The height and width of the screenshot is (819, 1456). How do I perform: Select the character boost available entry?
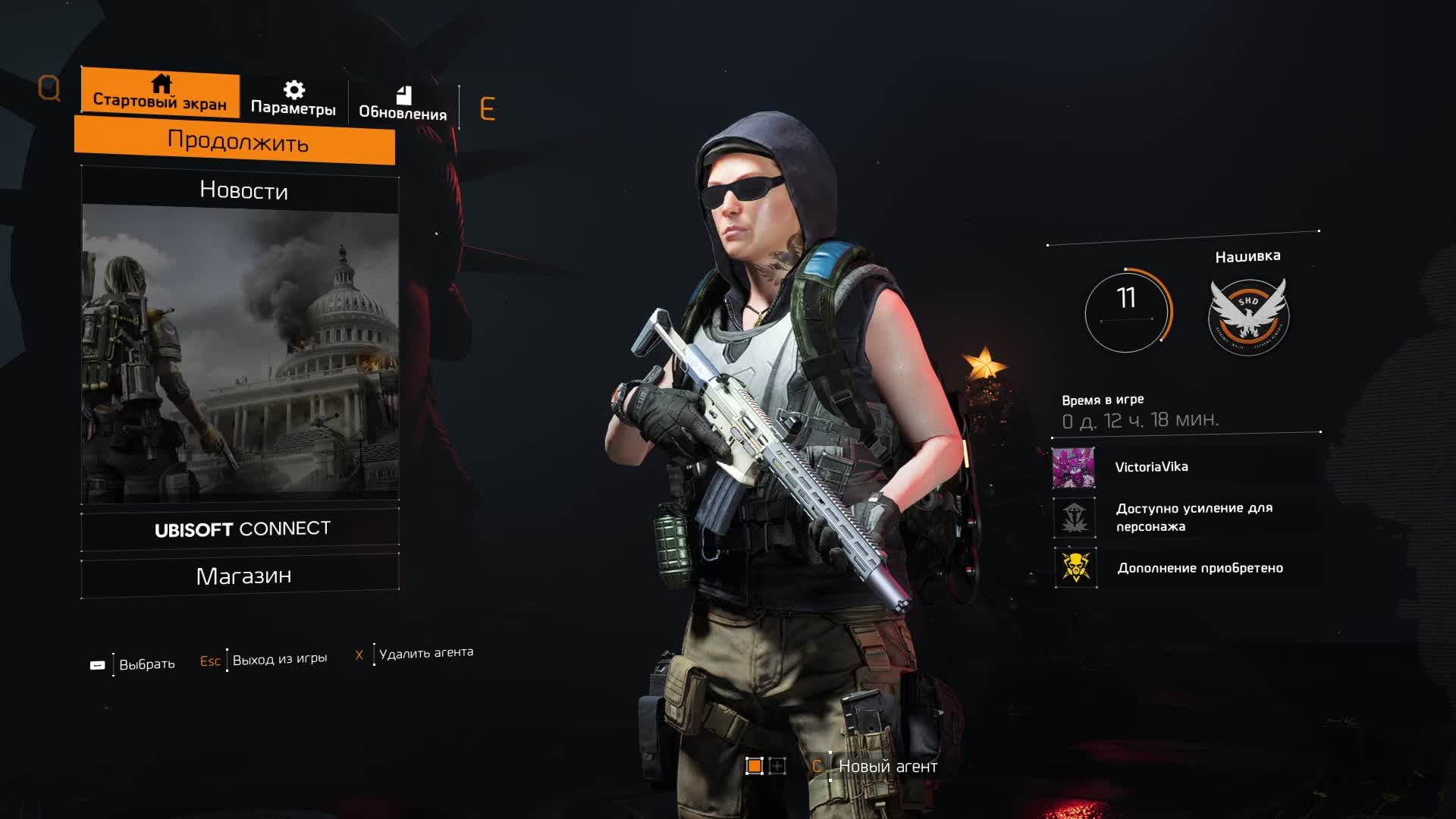1193,517
